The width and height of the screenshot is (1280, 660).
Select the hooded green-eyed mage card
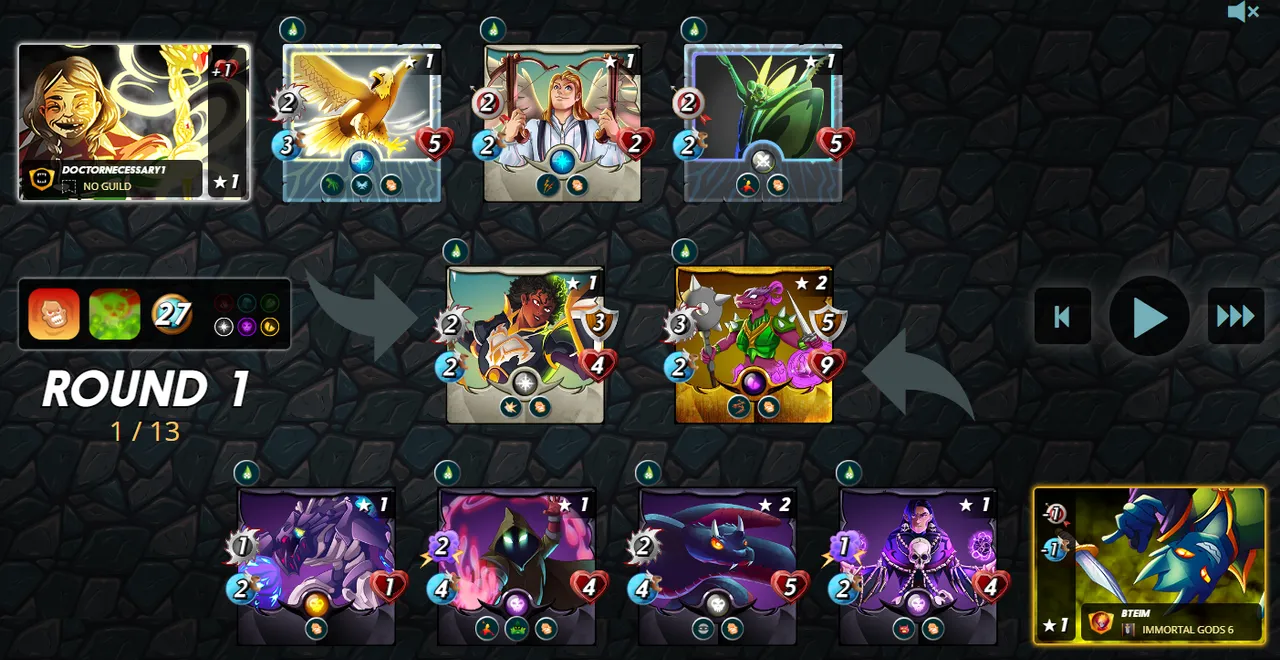click(517, 566)
